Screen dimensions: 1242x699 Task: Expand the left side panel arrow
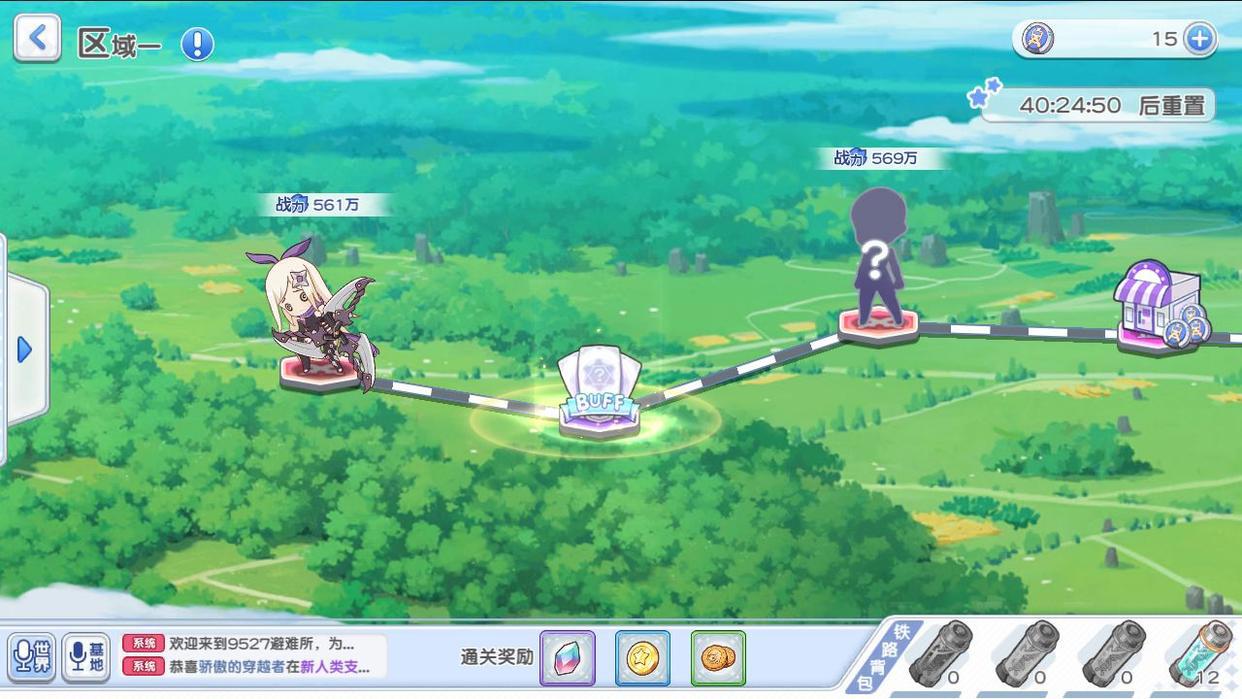pyautogui.click(x=25, y=349)
